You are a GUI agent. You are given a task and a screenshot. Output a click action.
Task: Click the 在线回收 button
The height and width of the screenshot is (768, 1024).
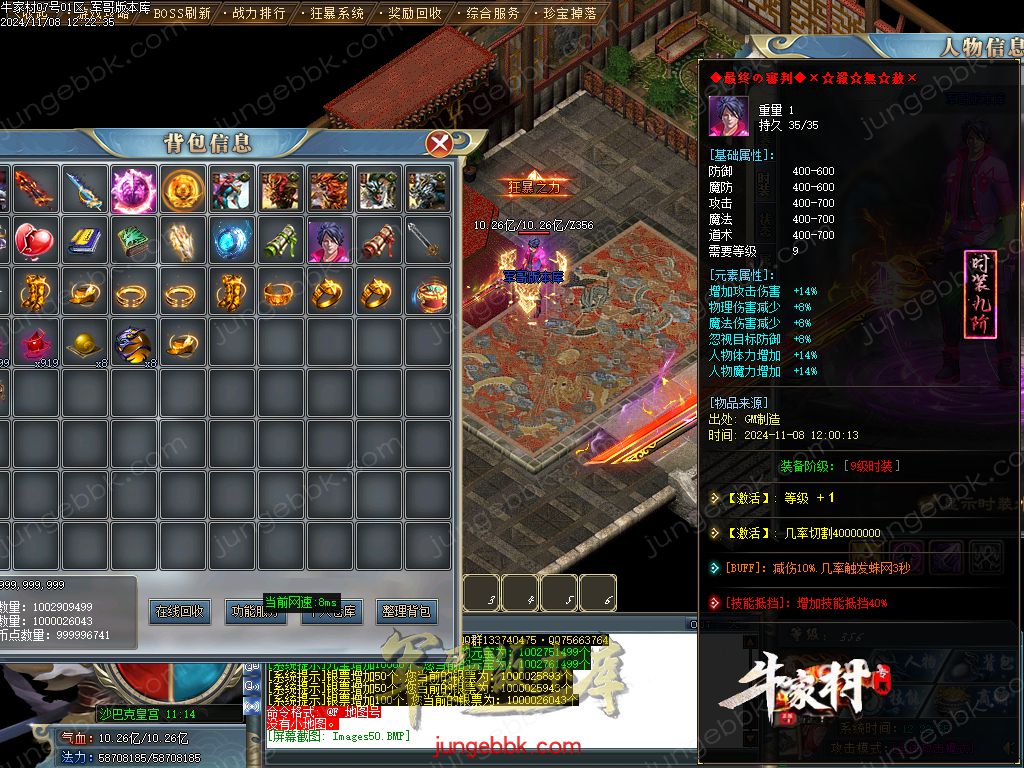pos(180,611)
